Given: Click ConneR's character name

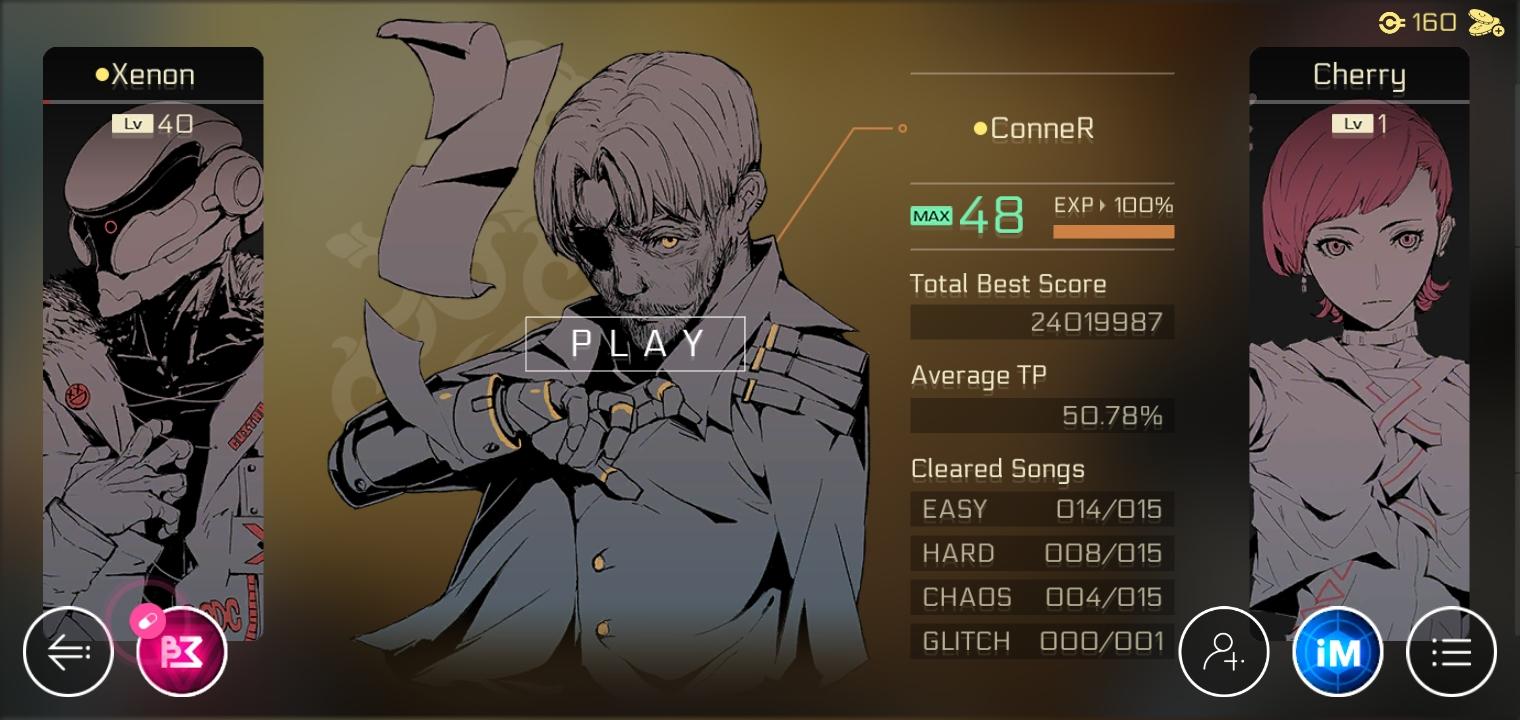Looking at the screenshot, I should [1042, 128].
